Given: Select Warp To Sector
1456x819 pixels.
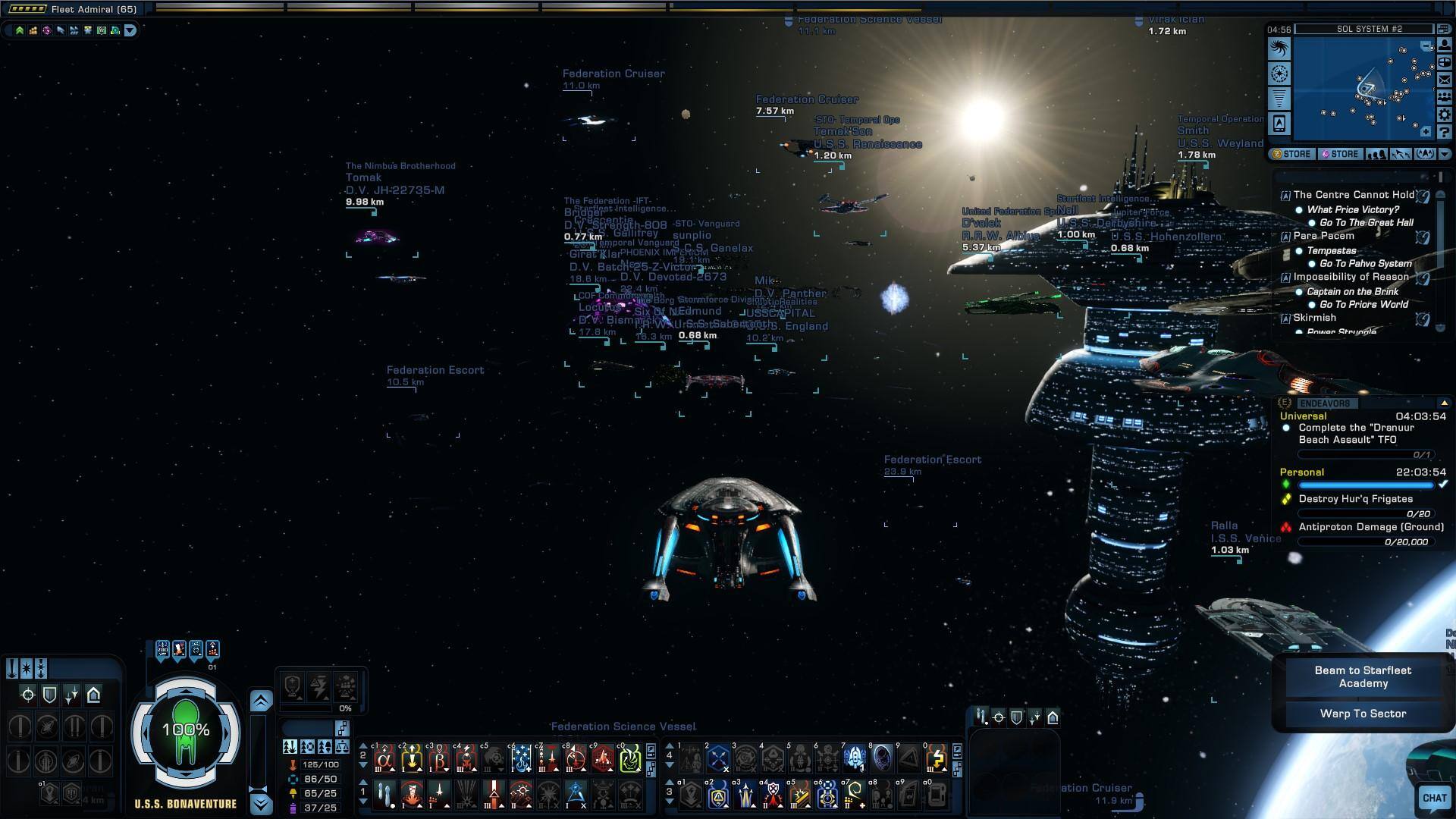Looking at the screenshot, I should 1363,714.
